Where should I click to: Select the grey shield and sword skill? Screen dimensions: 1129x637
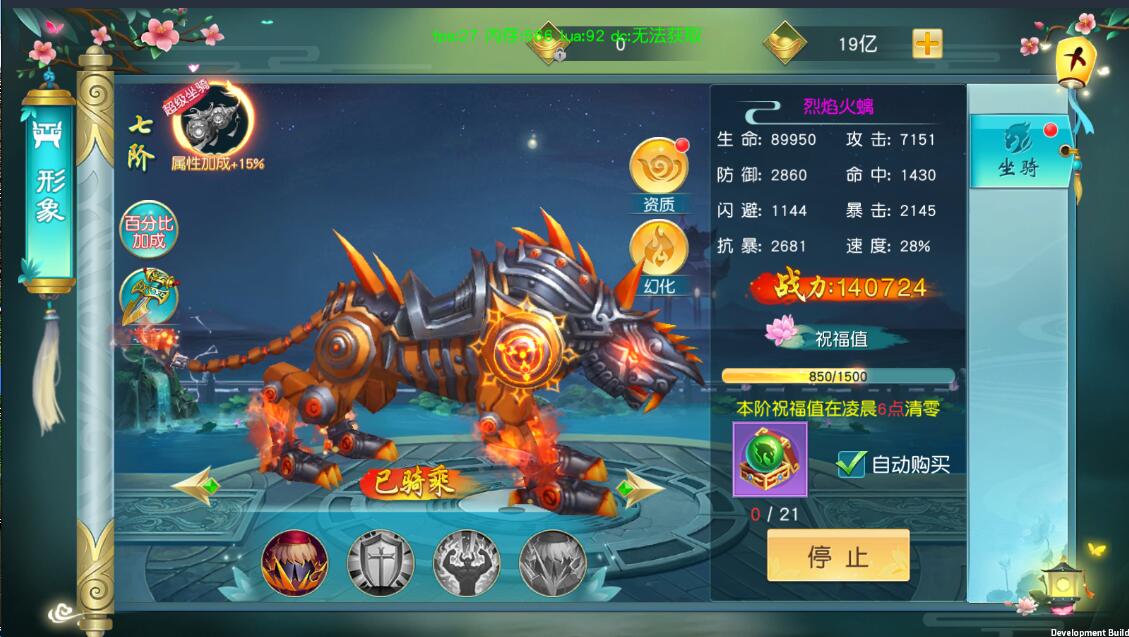[381, 563]
